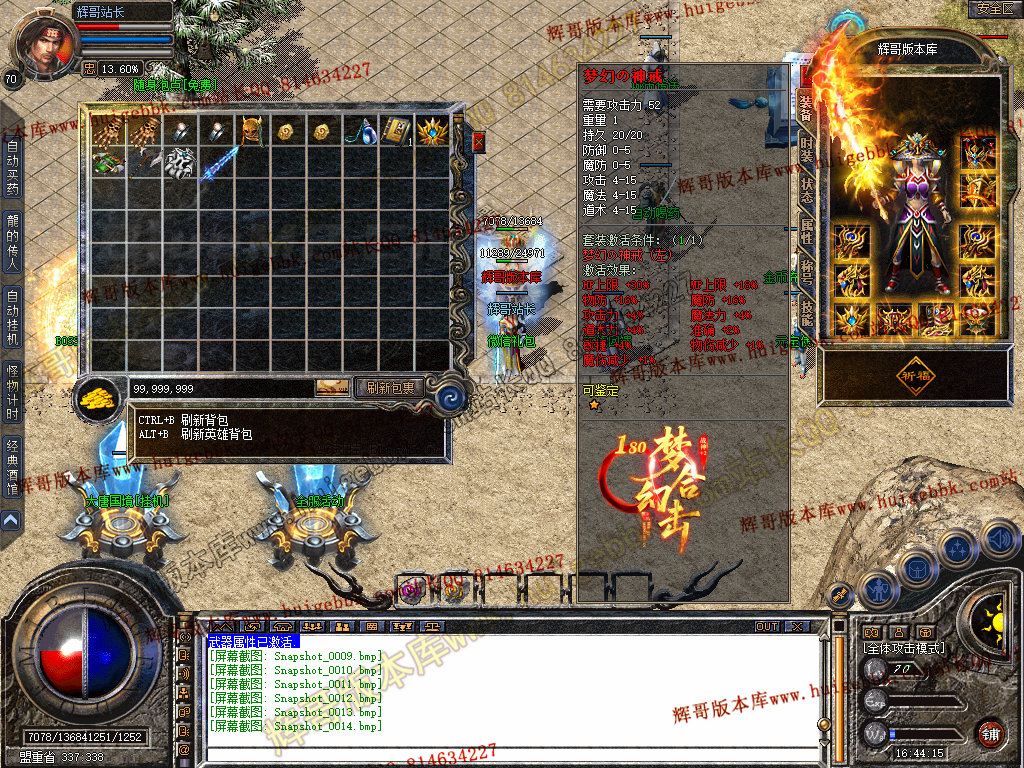Click the OUT button on chat bar
The height and width of the screenshot is (768, 1024).
tap(766, 627)
